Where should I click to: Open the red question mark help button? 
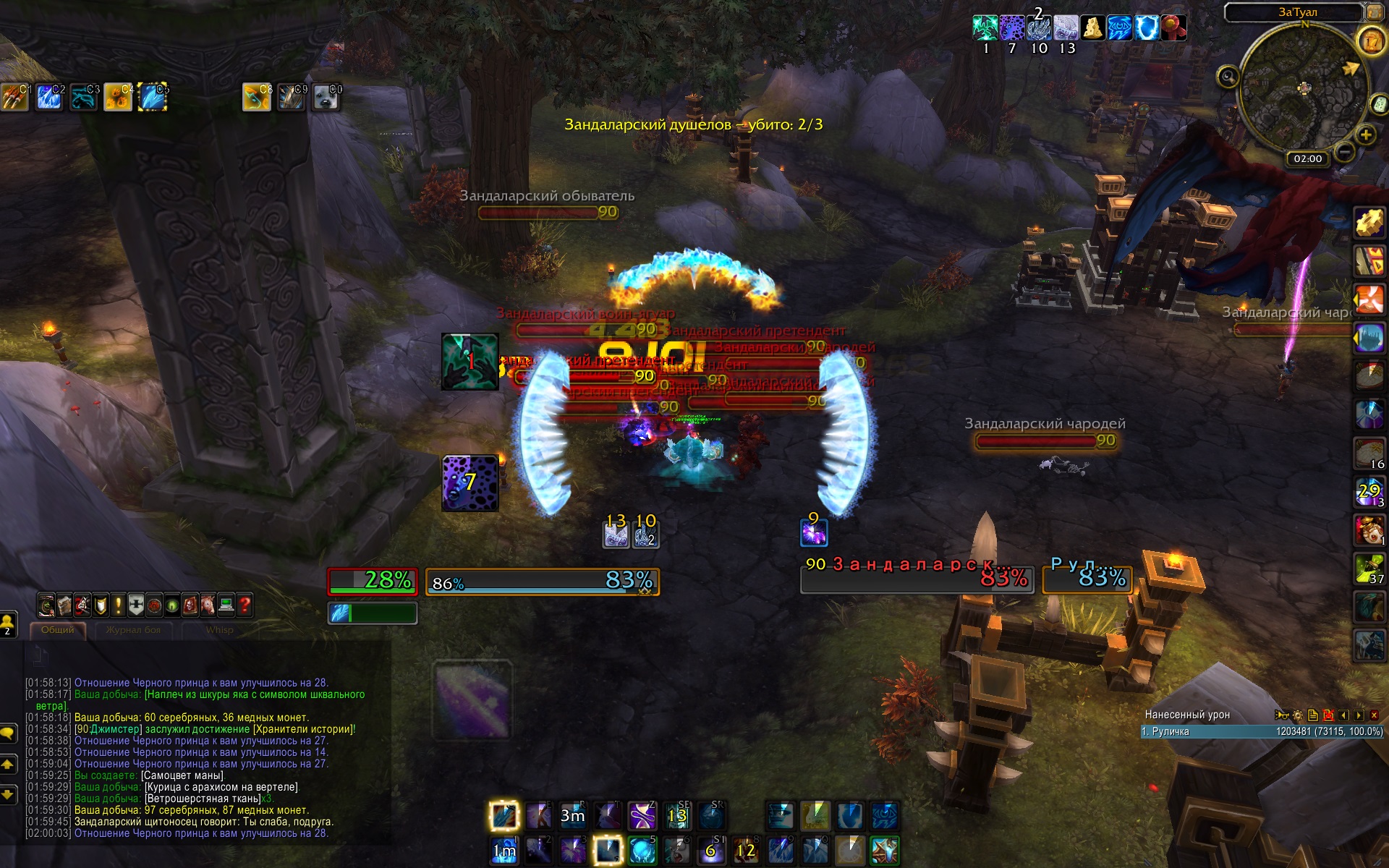pos(245,605)
